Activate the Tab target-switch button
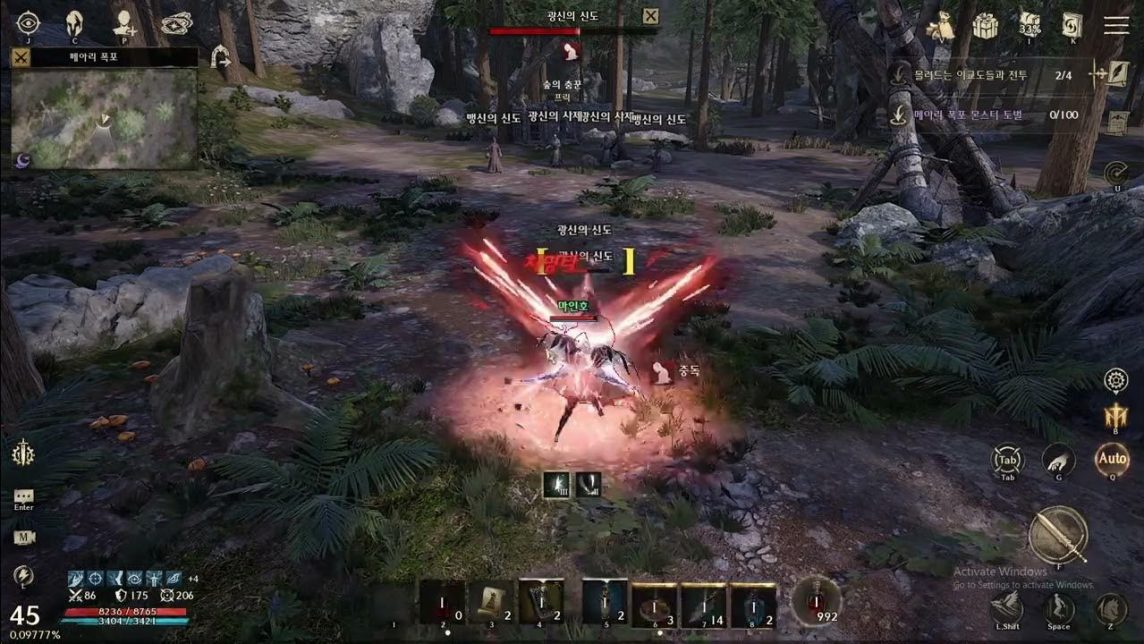The image size is (1144, 644). pyautogui.click(x=1007, y=460)
